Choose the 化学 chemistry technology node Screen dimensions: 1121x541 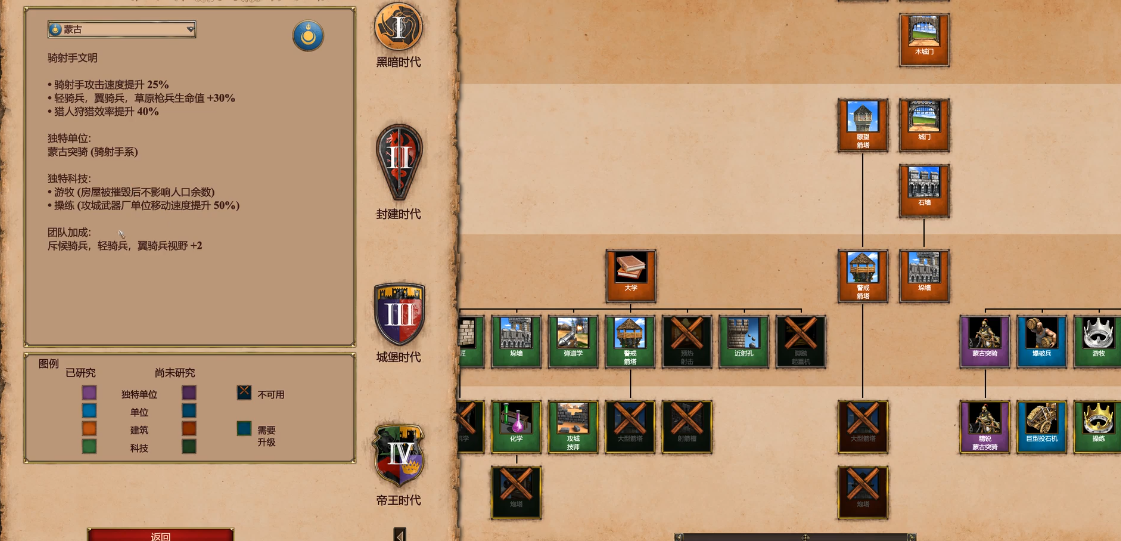pyautogui.click(x=516, y=425)
